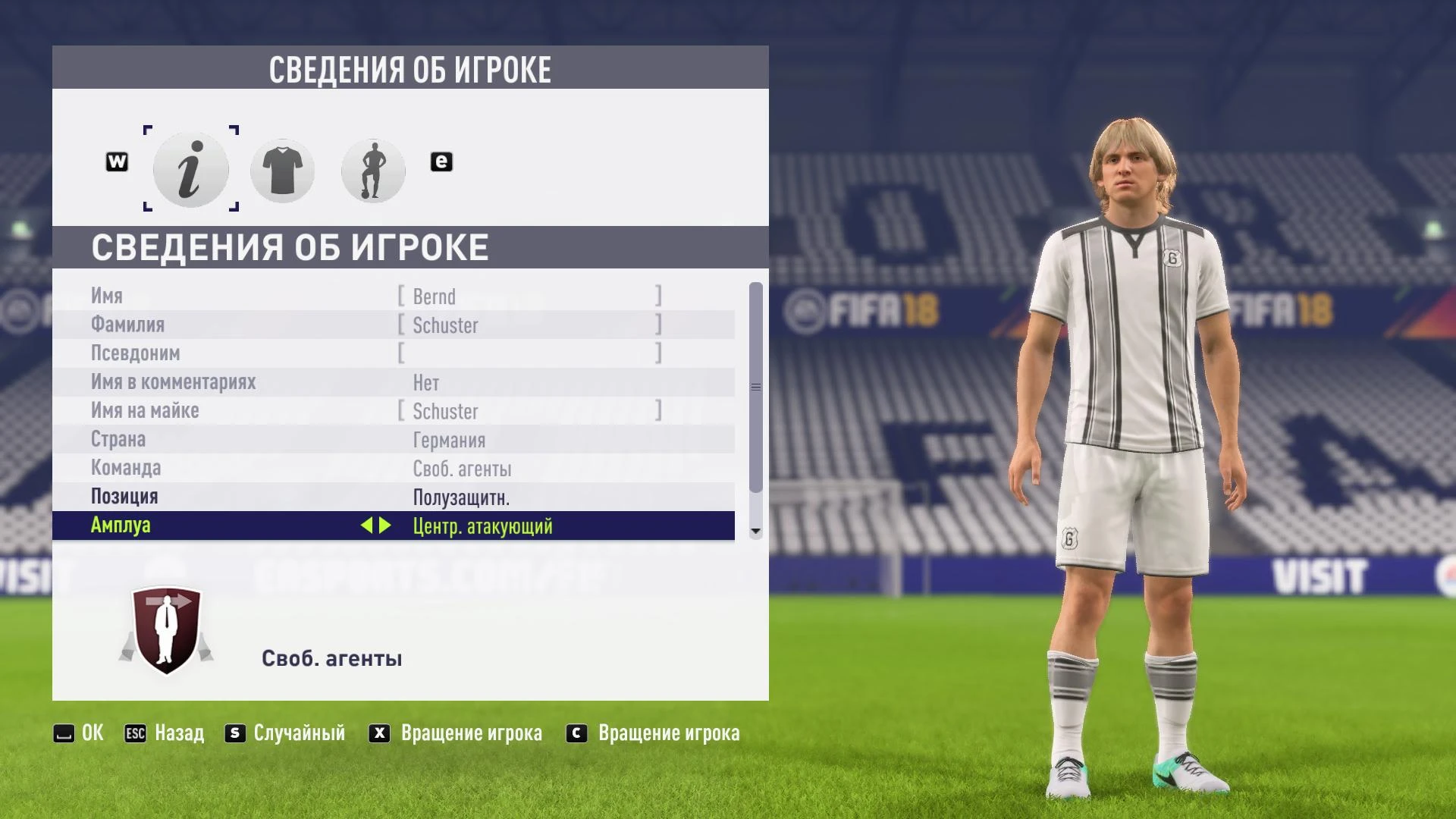Click the ESC Назад key icon
This screenshot has width=1456, height=819.
[x=135, y=733]
